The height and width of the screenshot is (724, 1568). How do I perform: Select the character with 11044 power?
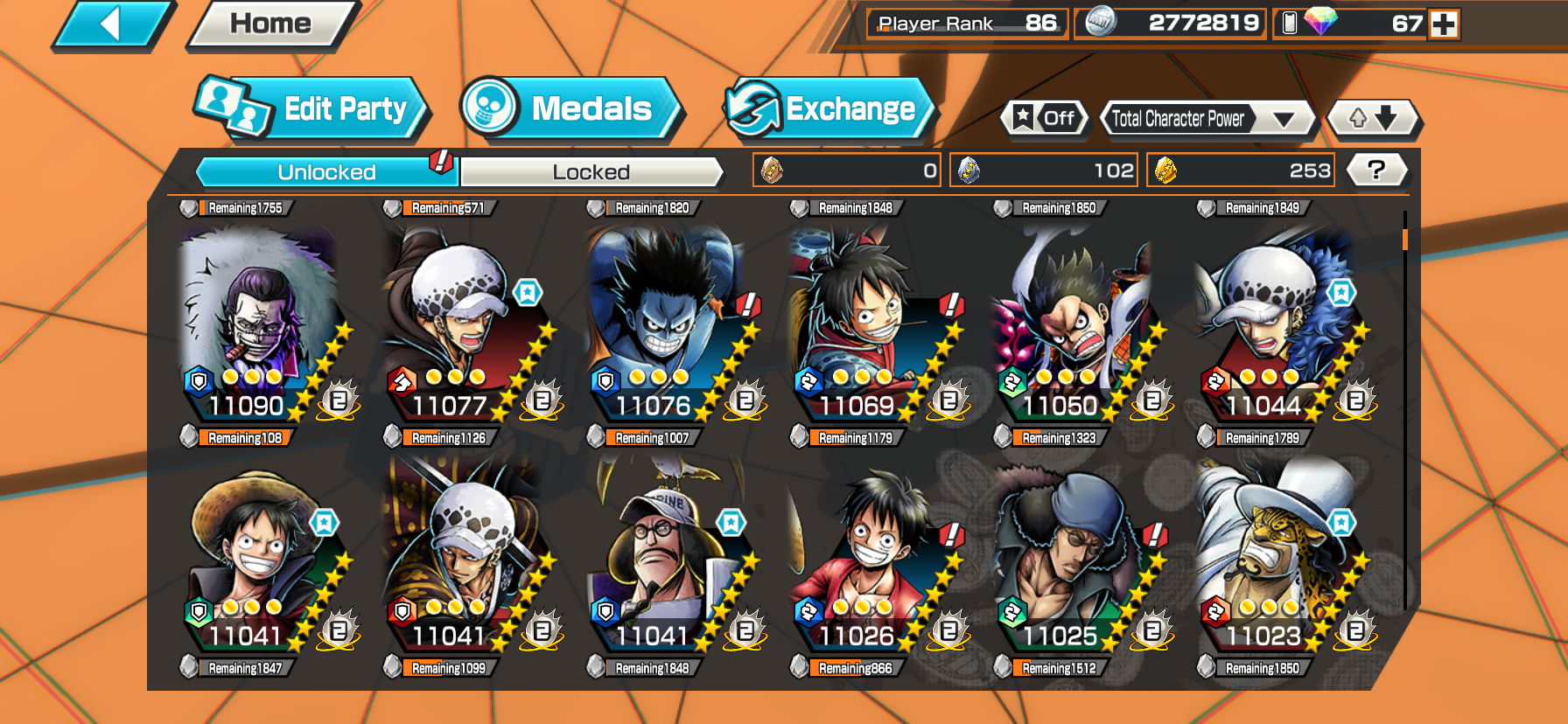(1277, 324)
